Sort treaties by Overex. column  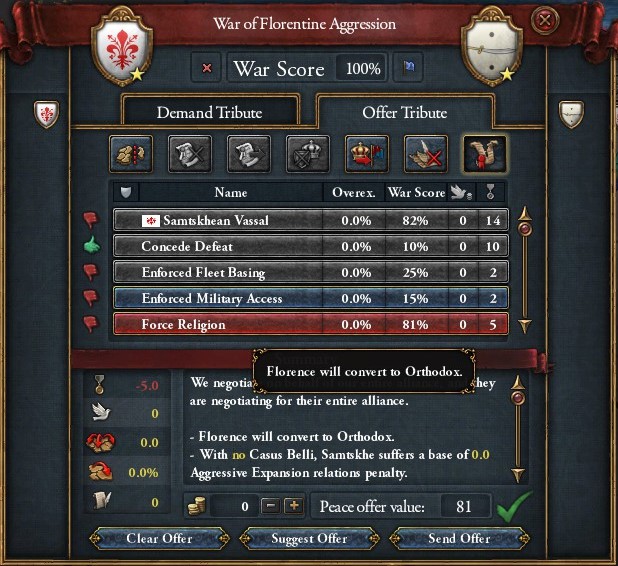click(354, 192)
